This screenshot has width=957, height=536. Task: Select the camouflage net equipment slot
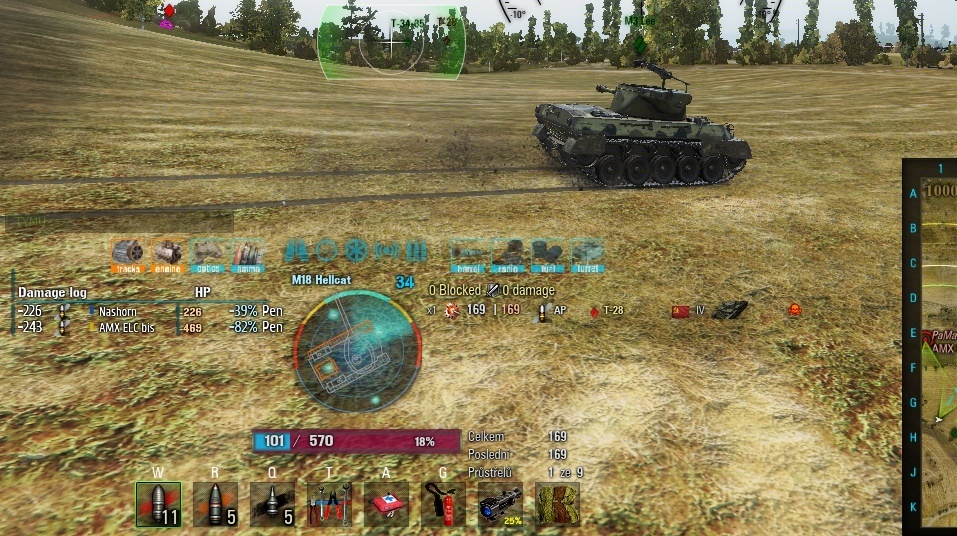(x=557, y=504)
